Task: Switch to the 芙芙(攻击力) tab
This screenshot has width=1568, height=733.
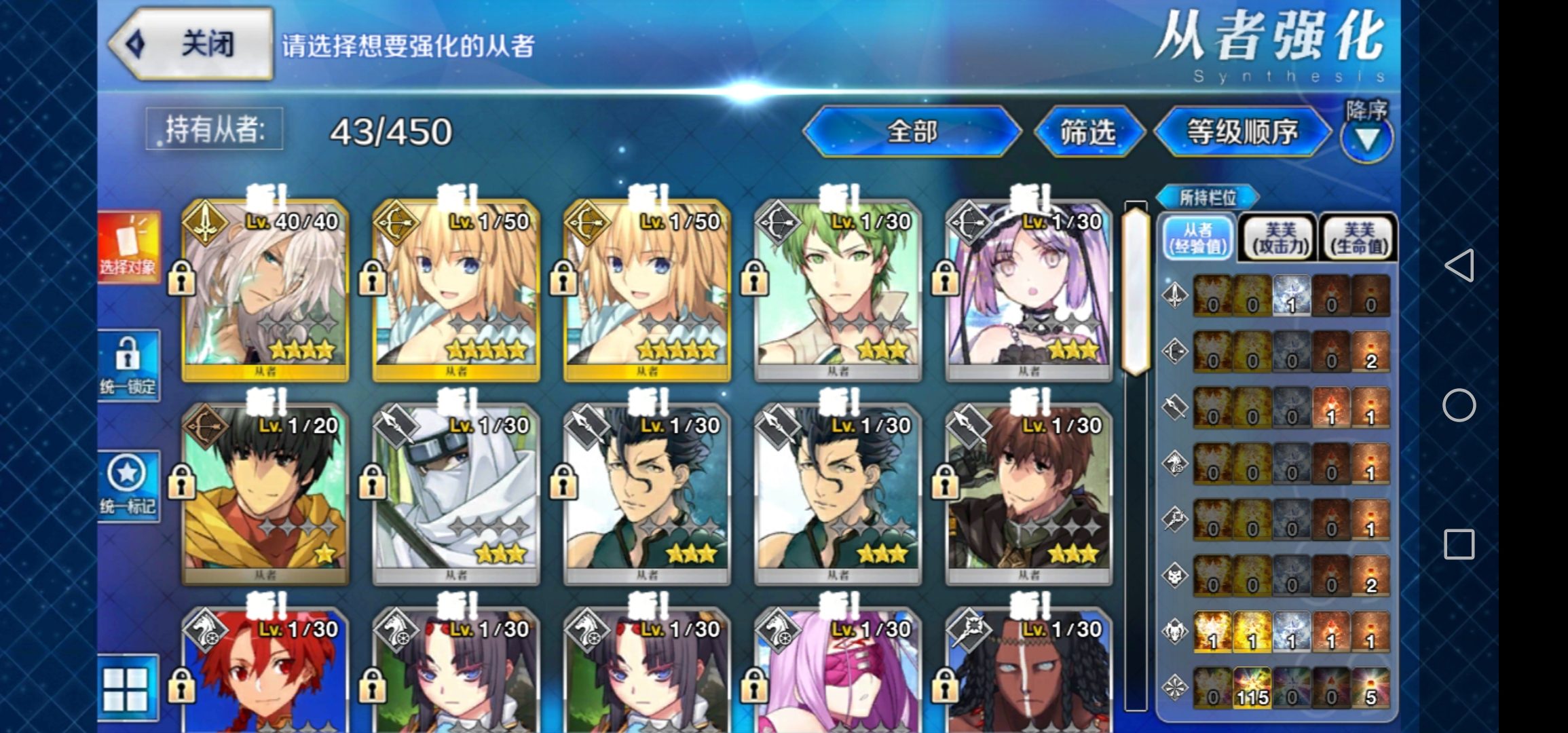Action: click(x=1280, y=238)
